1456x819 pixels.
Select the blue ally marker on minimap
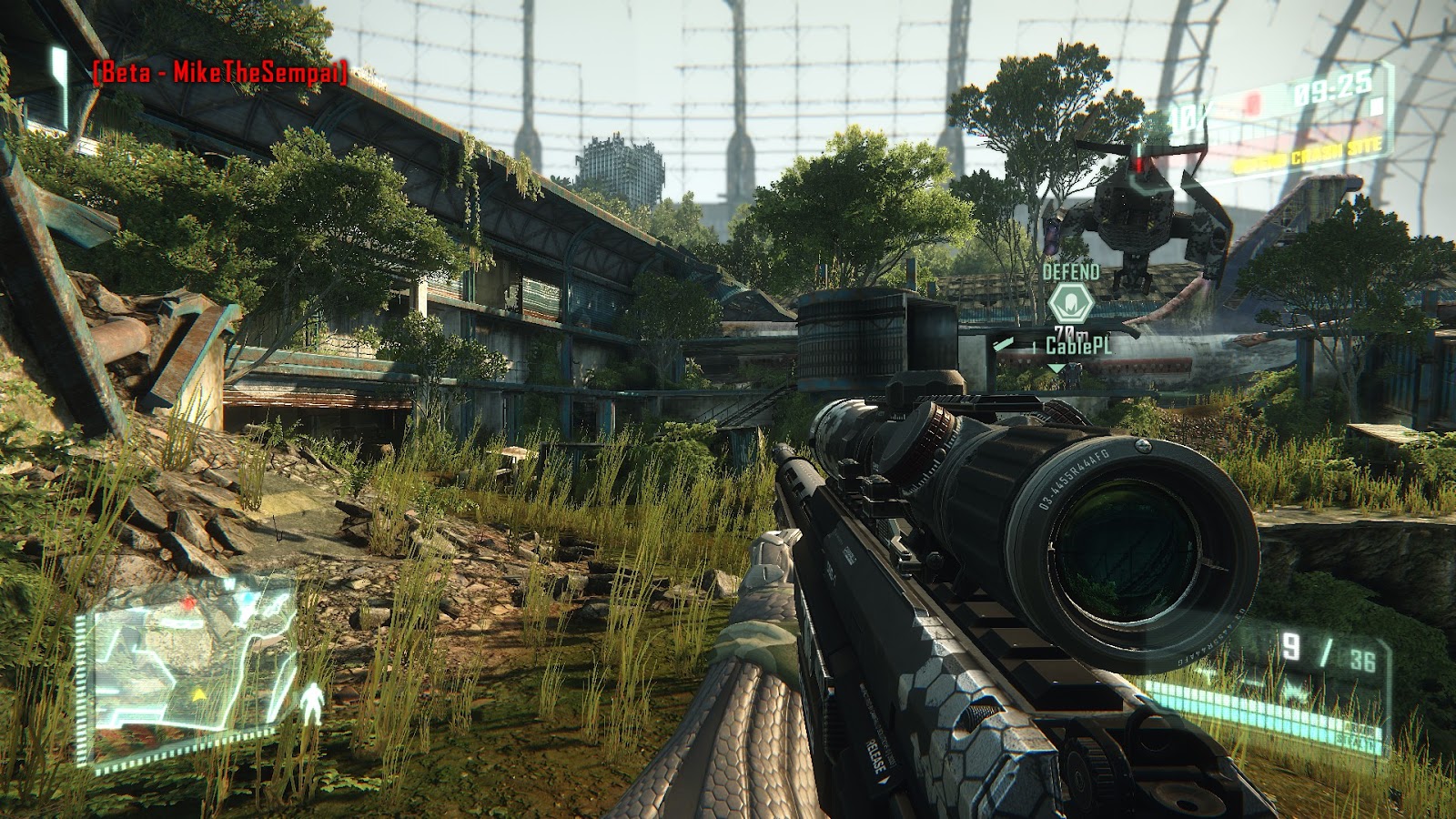248,597
